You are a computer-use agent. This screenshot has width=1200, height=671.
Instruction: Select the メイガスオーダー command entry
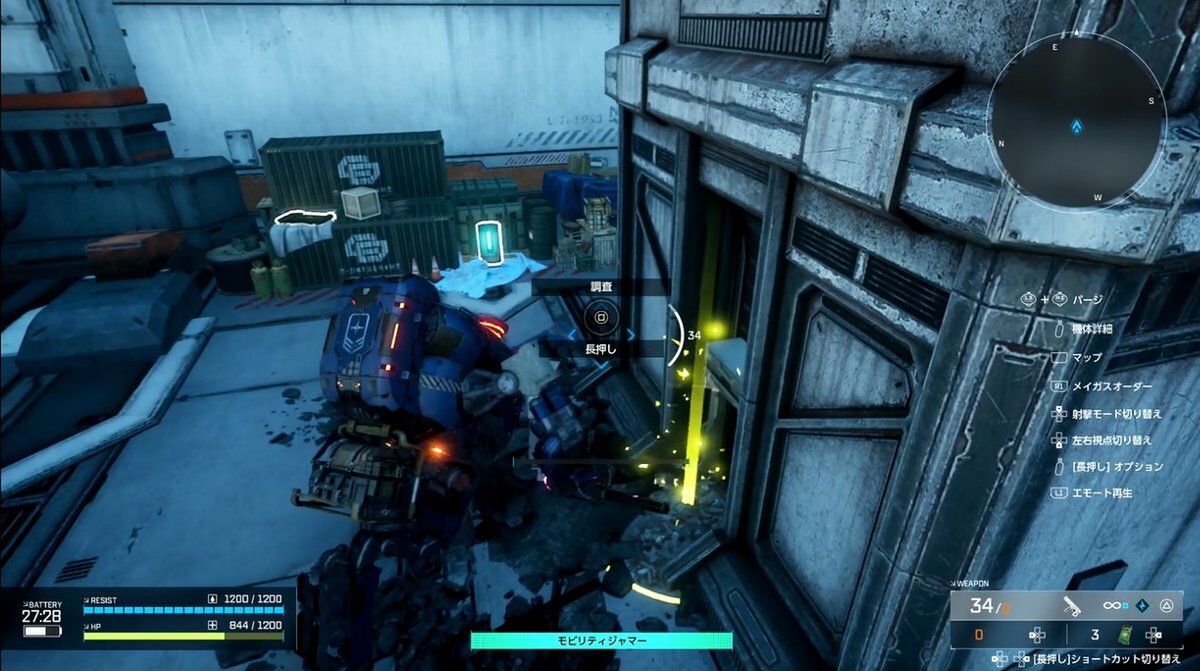tap(1111, 386)
